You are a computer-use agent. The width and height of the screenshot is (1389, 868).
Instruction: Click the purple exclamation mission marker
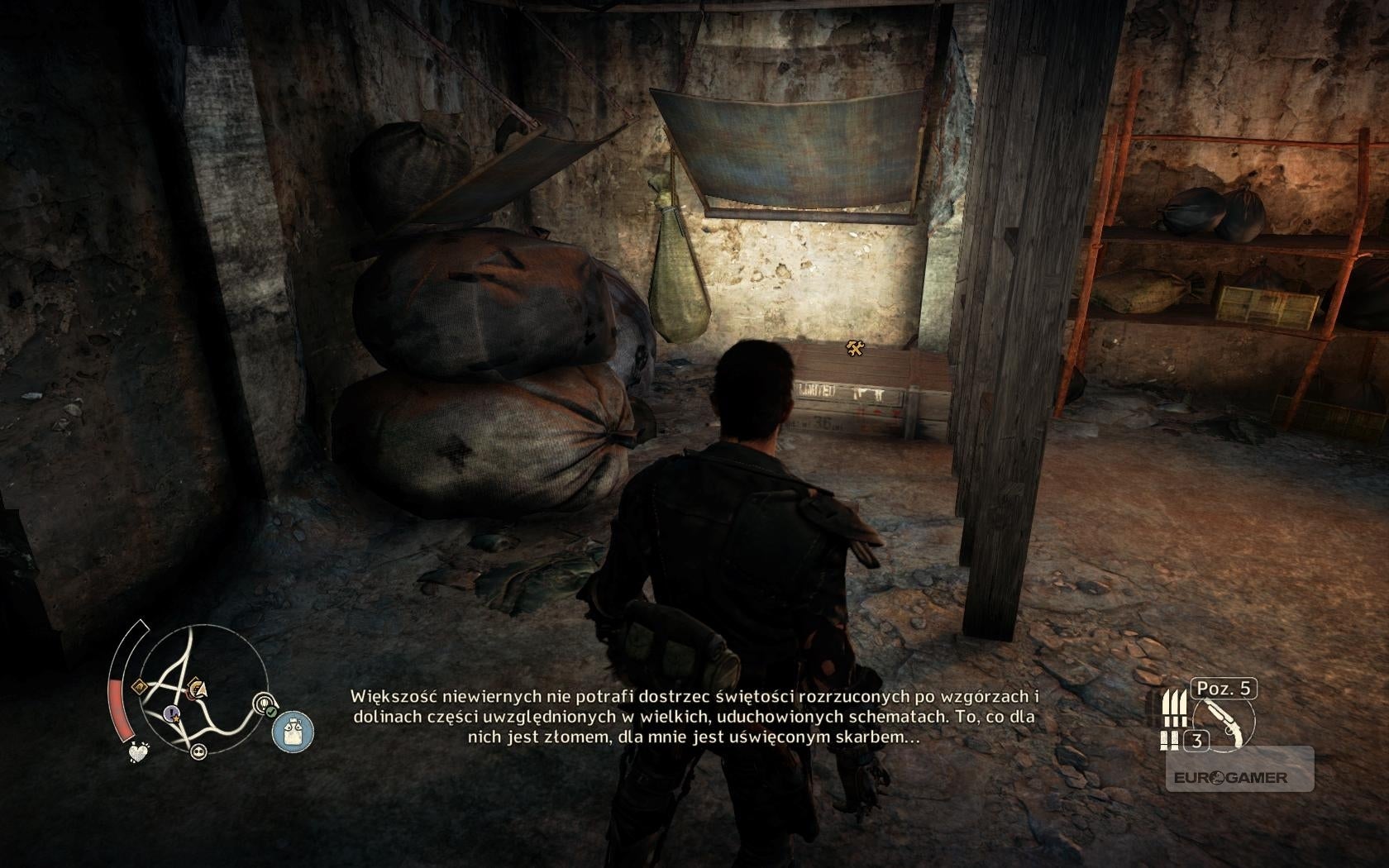(x=170, y=711)
